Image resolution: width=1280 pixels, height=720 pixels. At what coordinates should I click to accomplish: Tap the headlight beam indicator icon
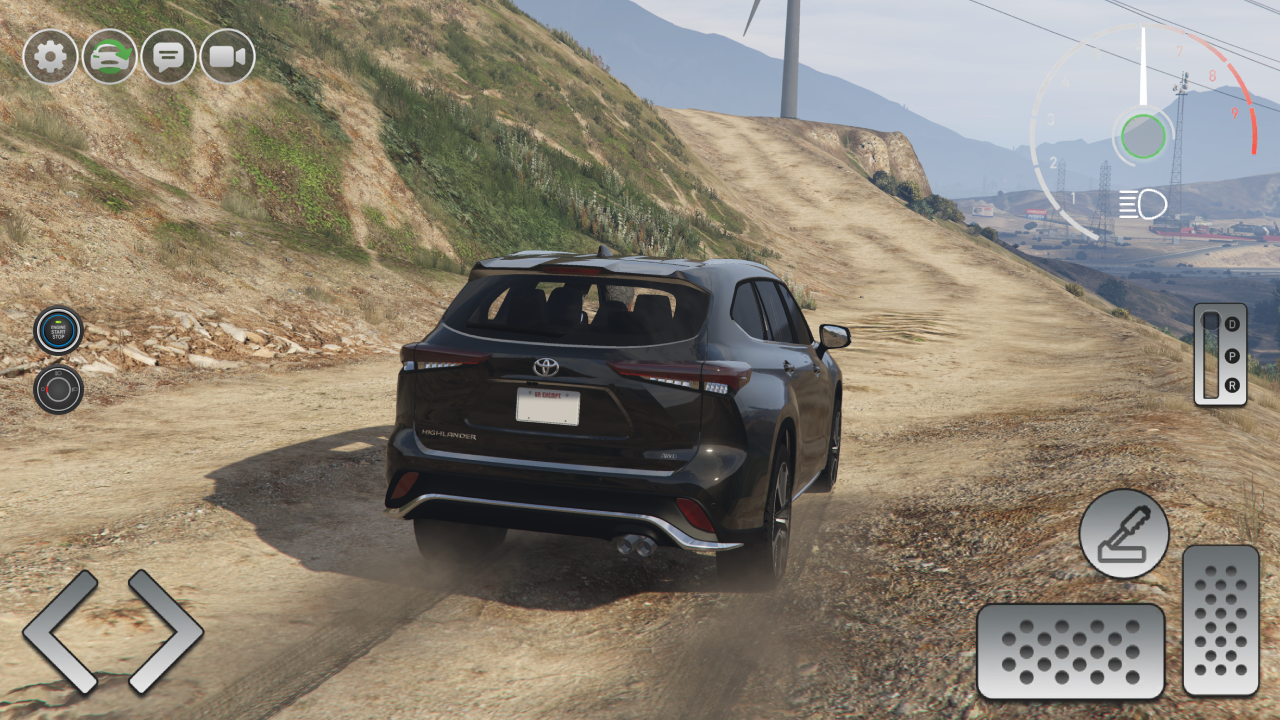point(1143,204)
